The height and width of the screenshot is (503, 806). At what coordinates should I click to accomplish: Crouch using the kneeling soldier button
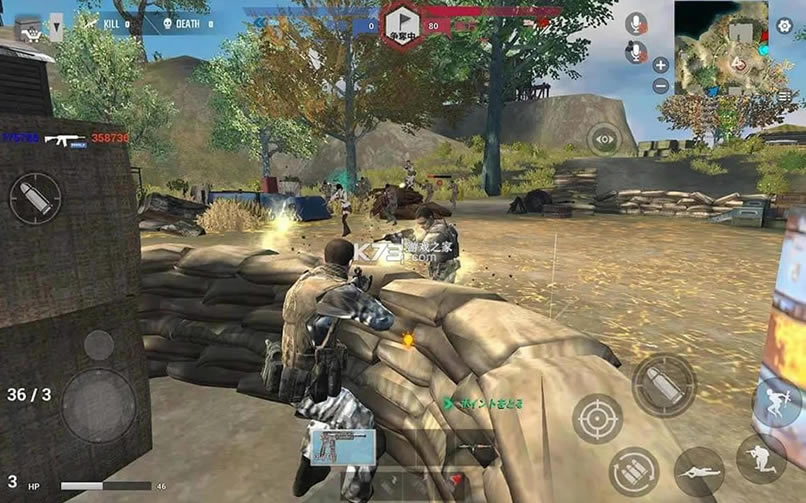click(x=760, y=459)
